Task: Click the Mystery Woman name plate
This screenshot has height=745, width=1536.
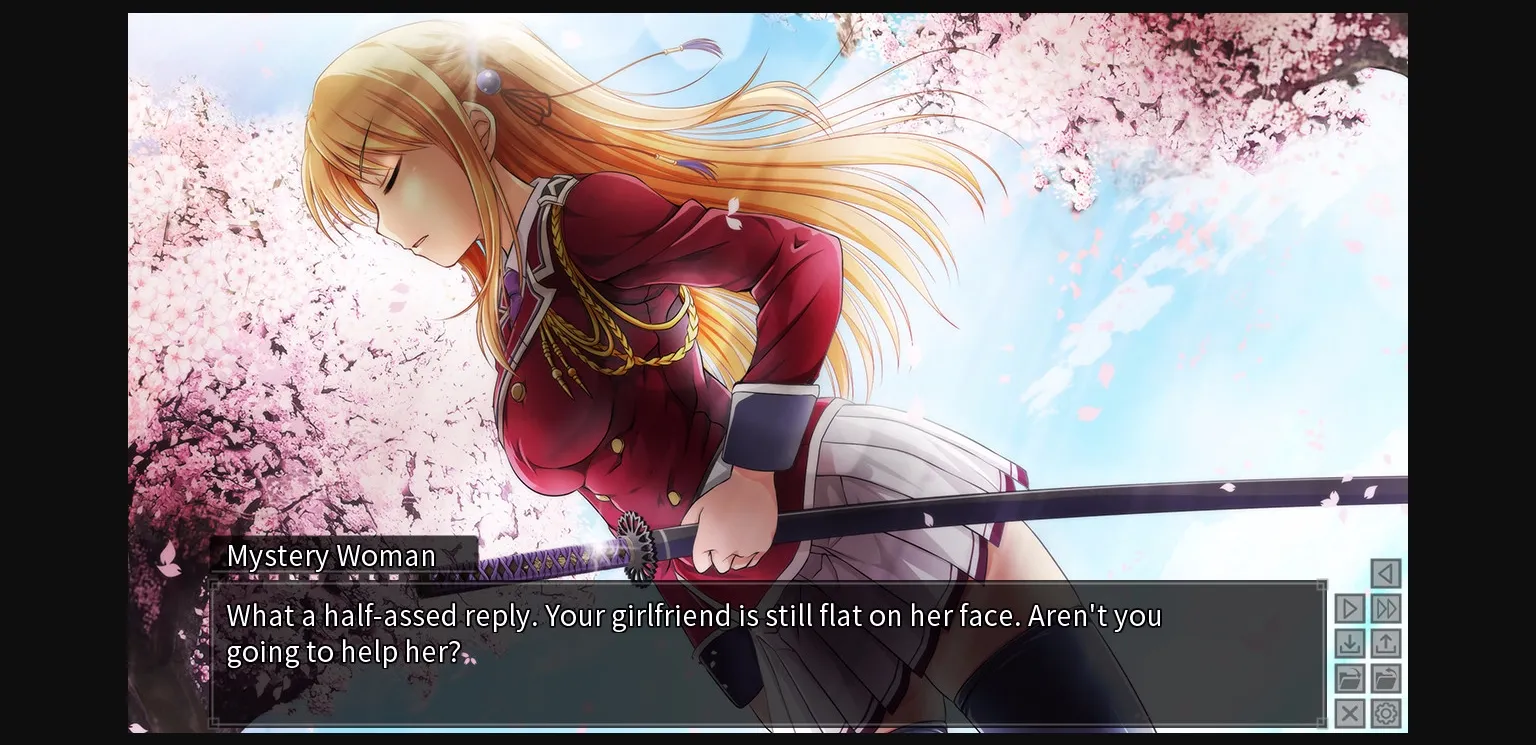Action: [331, 556]
